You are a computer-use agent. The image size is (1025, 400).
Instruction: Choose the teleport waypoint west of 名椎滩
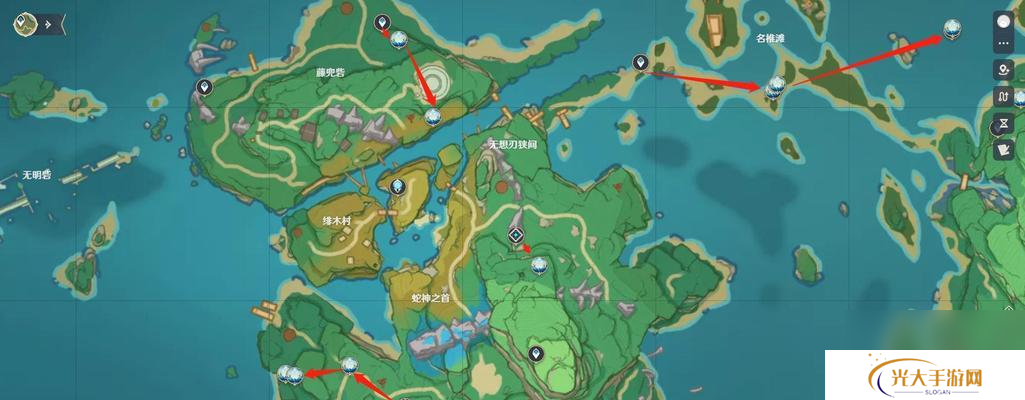640,63
